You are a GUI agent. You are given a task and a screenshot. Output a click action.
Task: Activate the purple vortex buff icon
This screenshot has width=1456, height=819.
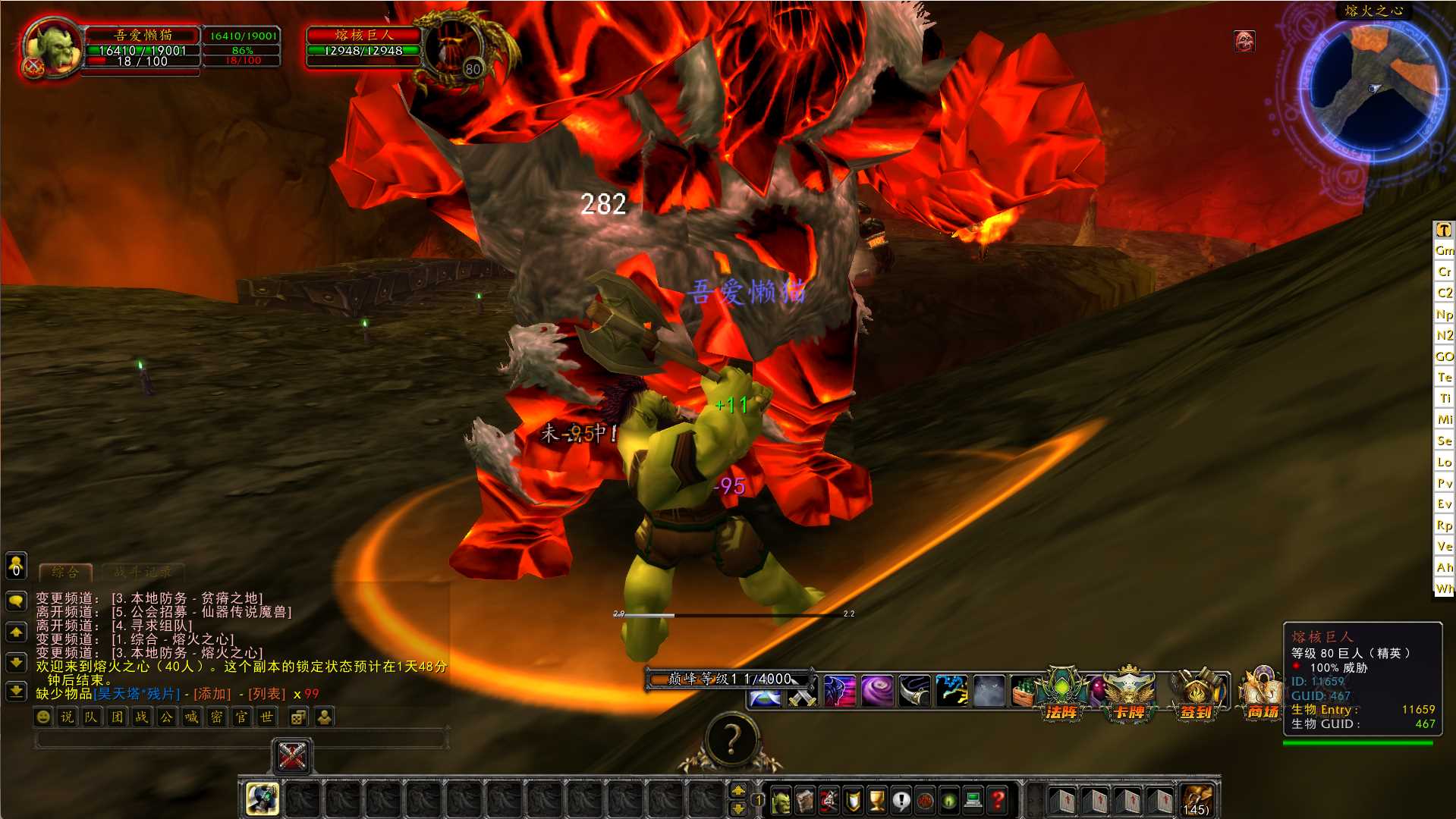click(x=876, y=692)
